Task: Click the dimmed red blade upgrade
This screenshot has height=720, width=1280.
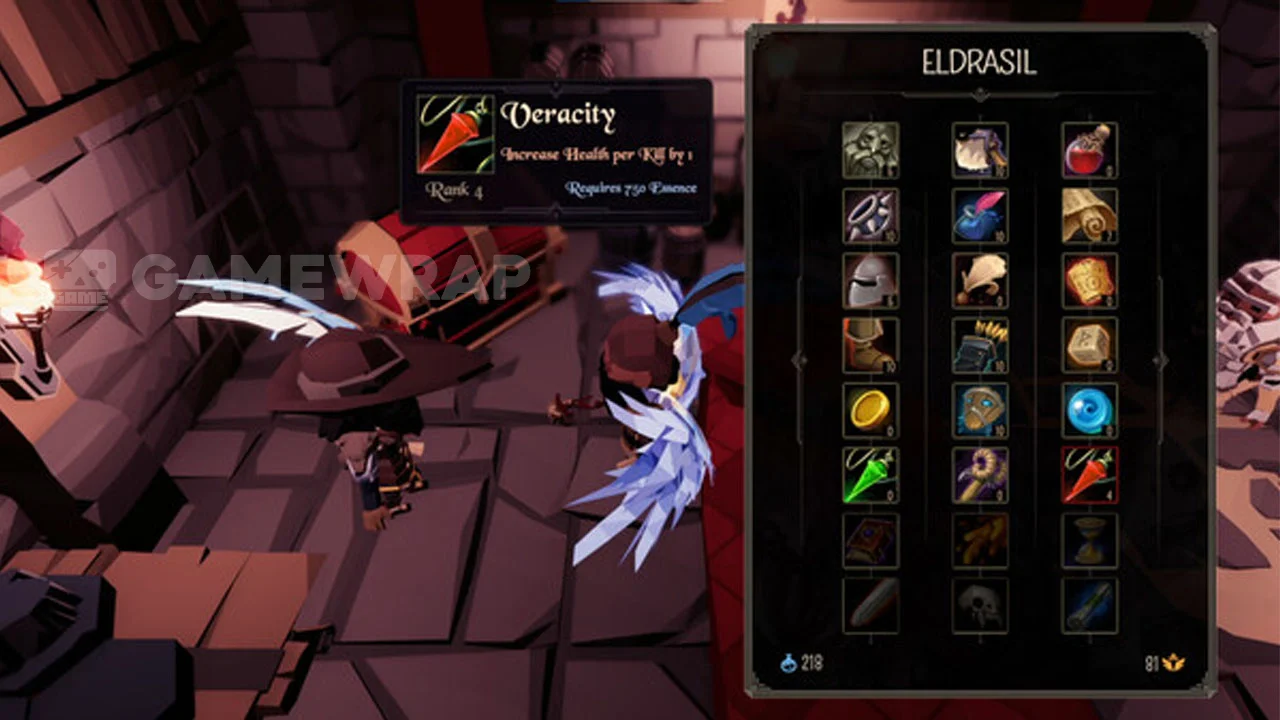Action: click(870, 605)
